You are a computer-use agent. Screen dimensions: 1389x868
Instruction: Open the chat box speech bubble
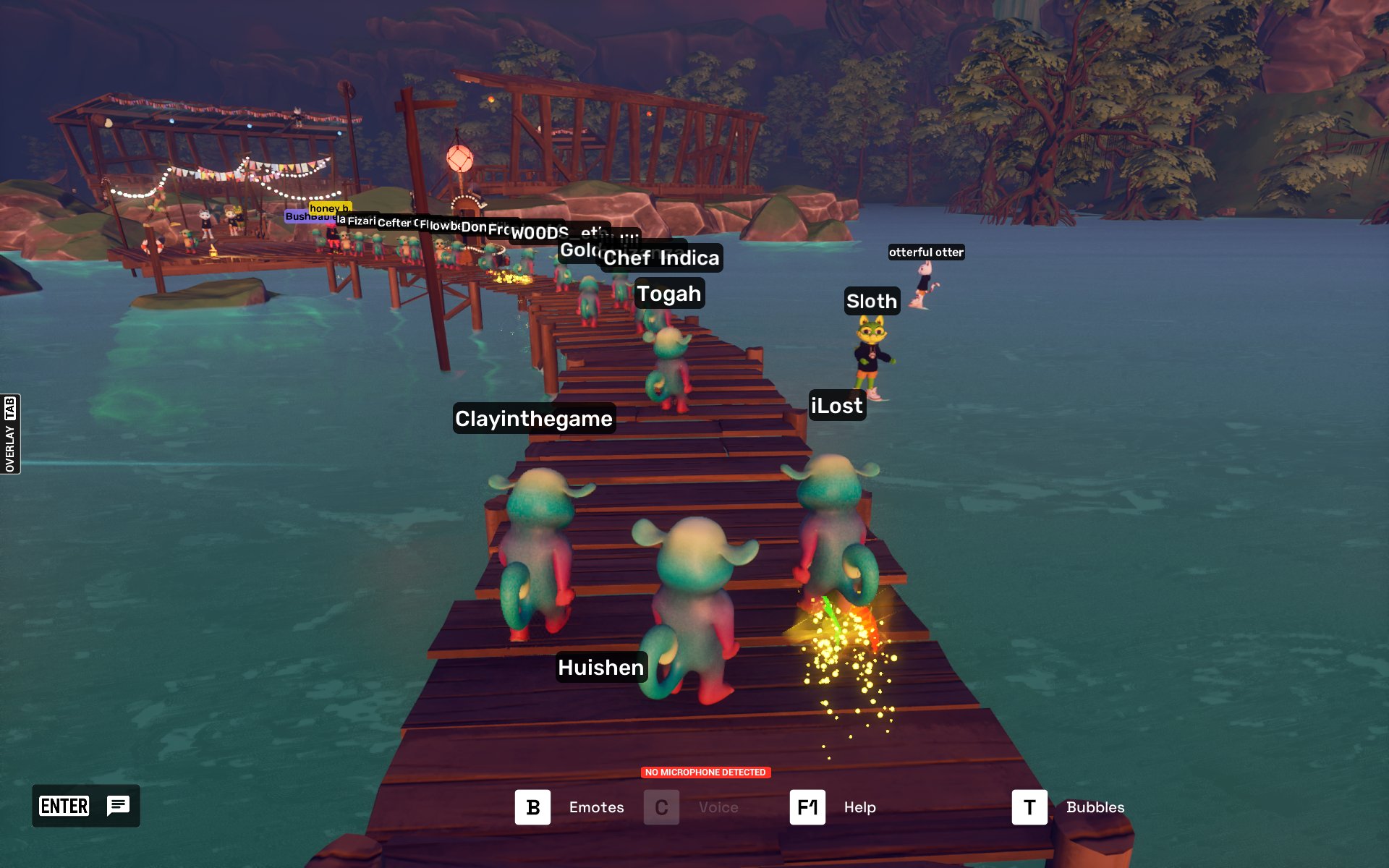(118, 805)
